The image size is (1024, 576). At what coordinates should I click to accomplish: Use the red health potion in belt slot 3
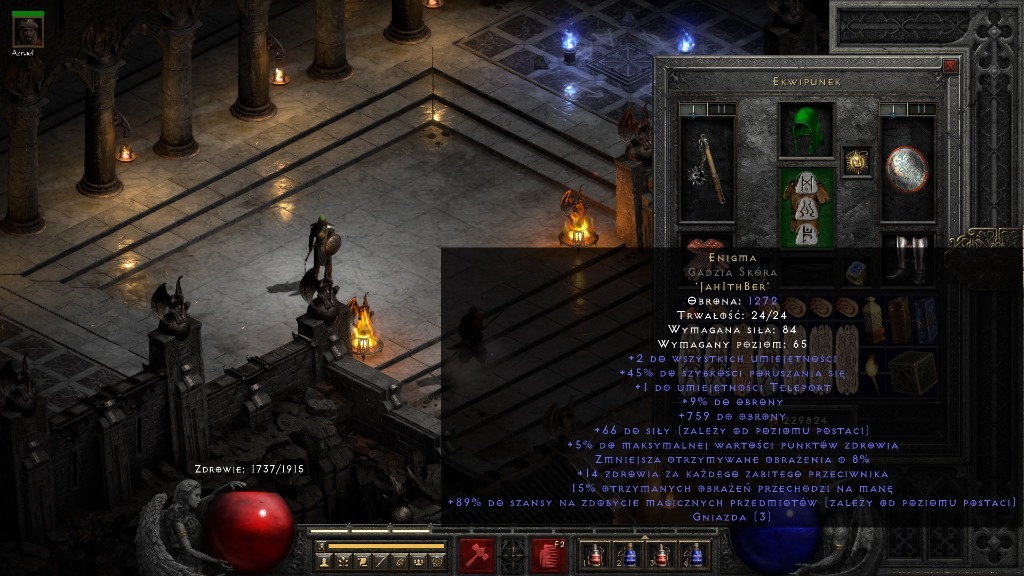pos(661,554)
